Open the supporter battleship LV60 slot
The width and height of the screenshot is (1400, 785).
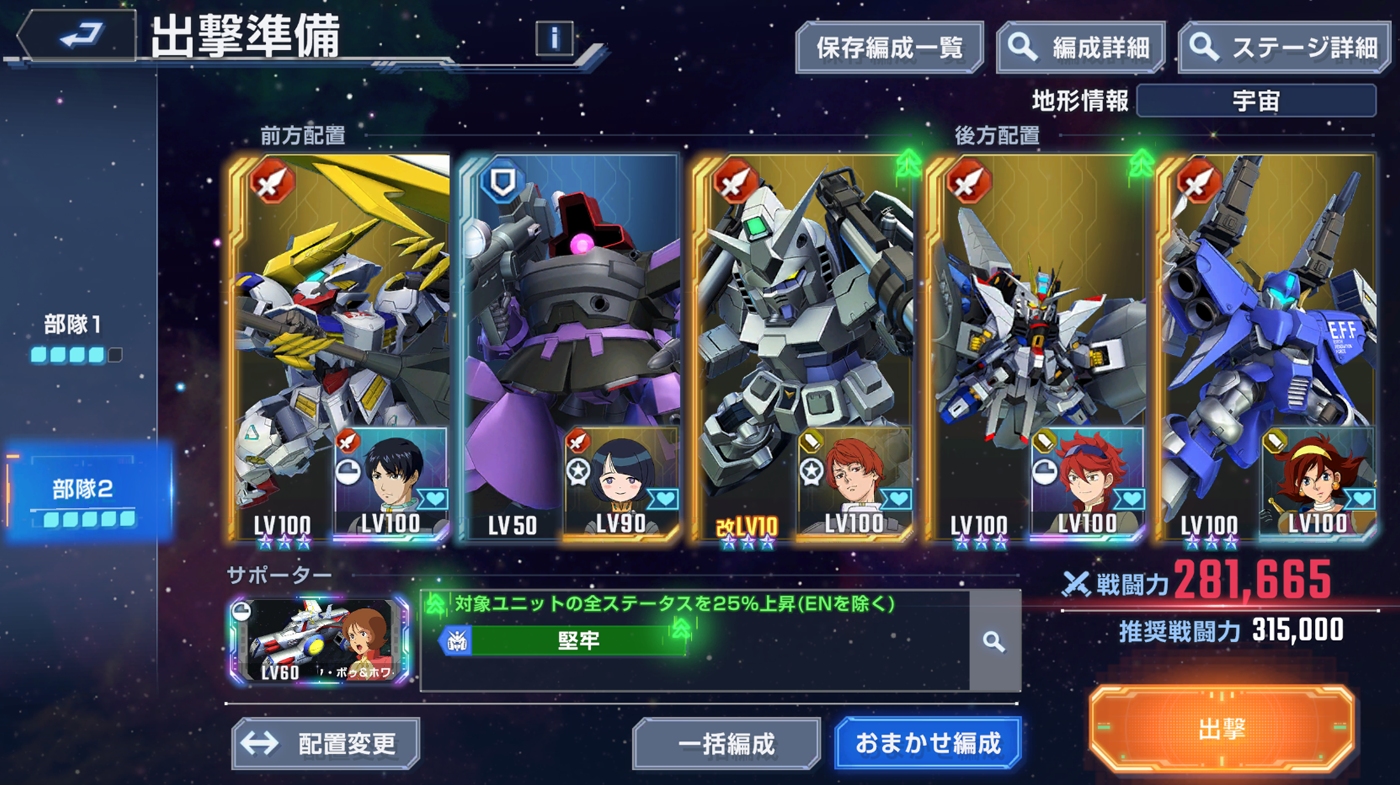[x=319, y=641]
